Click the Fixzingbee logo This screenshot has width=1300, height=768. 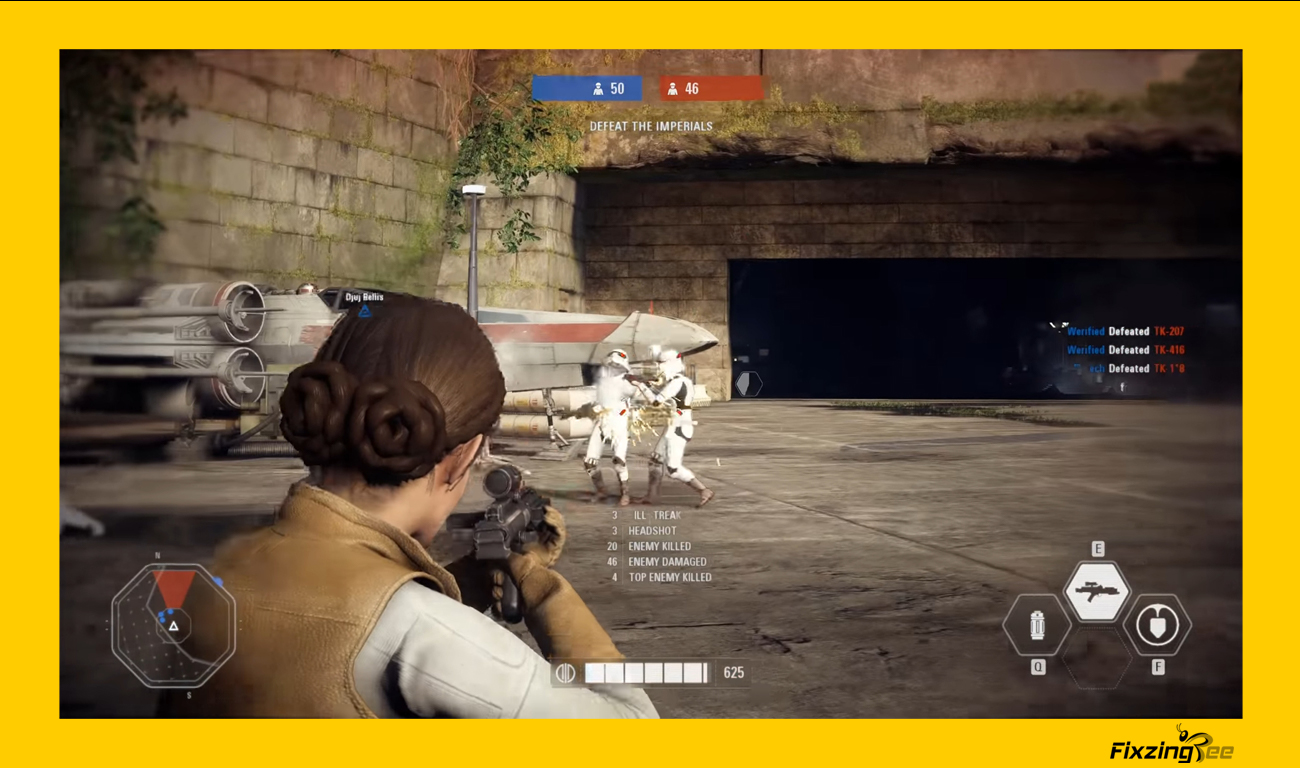[x=1171, y=746]
